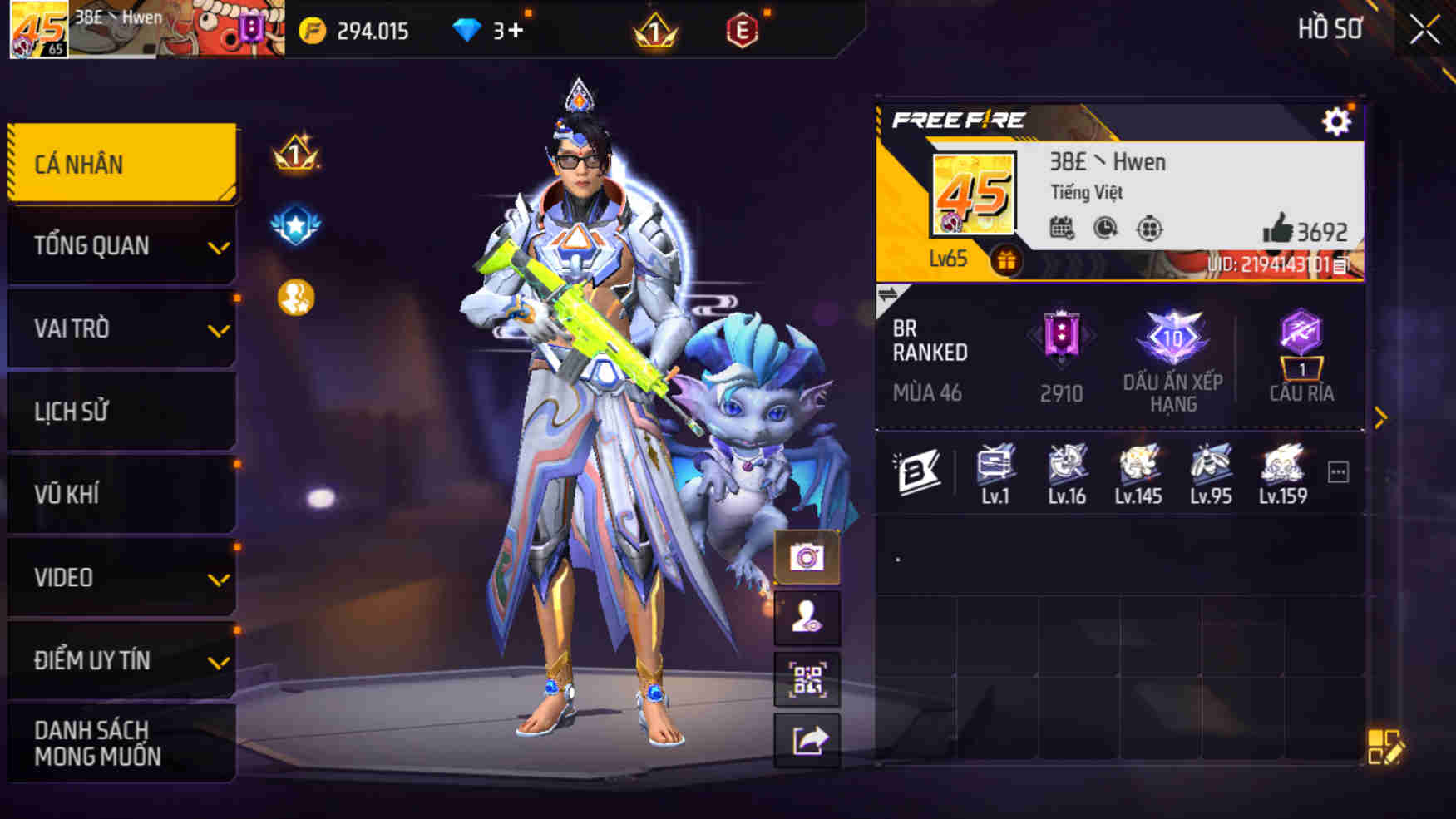Open the gift box icon near Lv65

[x=1006, y=261]
